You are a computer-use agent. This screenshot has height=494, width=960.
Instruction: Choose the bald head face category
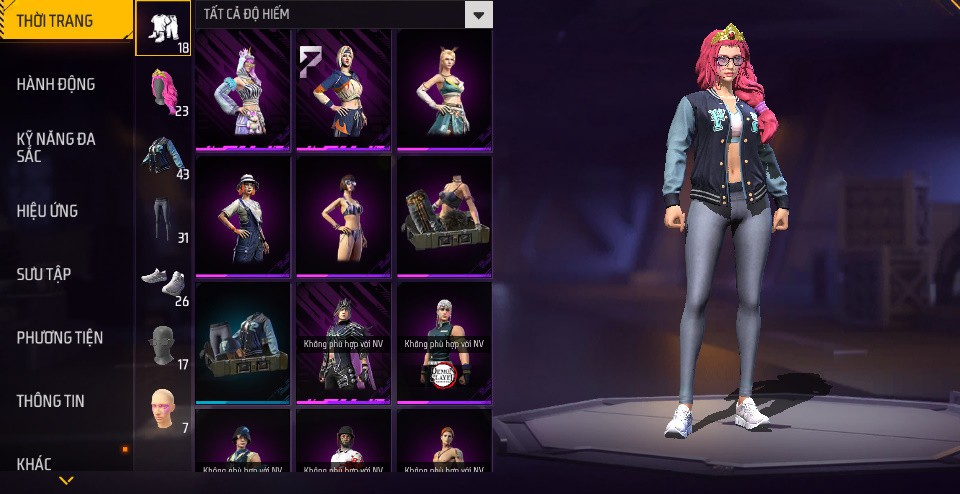tap(163, 408)
